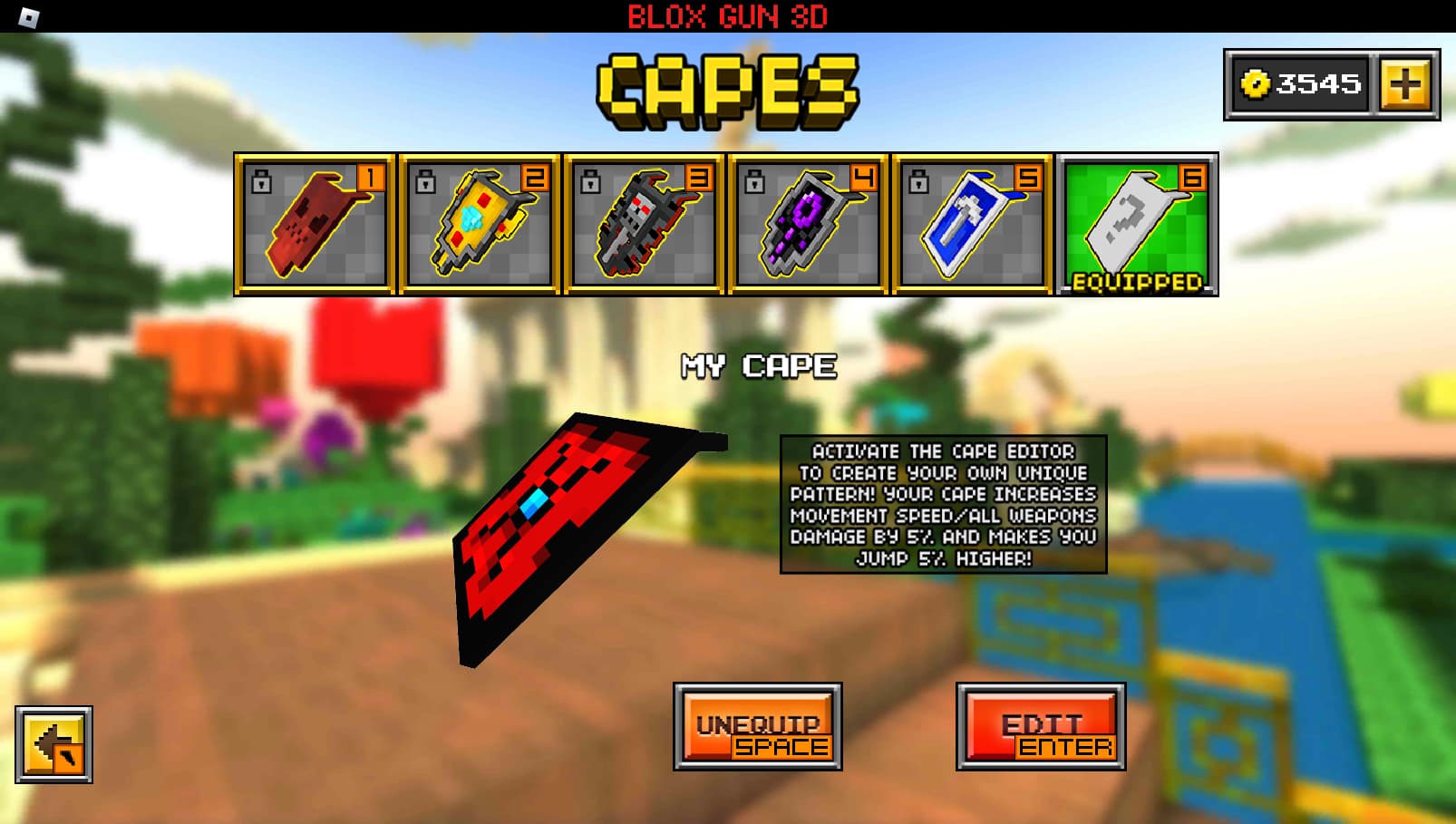Choose the gold cape with cyan gem
1456x824 pixels.
479,224
